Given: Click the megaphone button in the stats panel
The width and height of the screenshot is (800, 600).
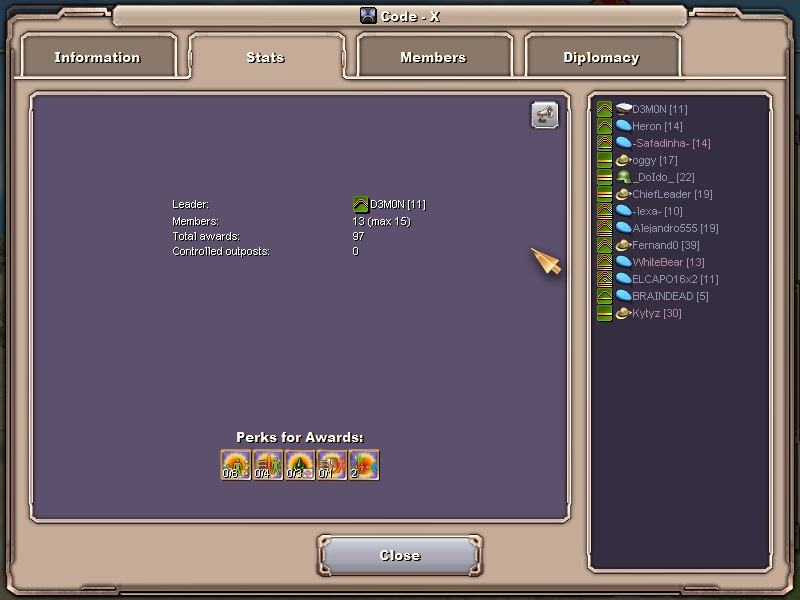Looking at the screenshot, I should pos(544,115).
